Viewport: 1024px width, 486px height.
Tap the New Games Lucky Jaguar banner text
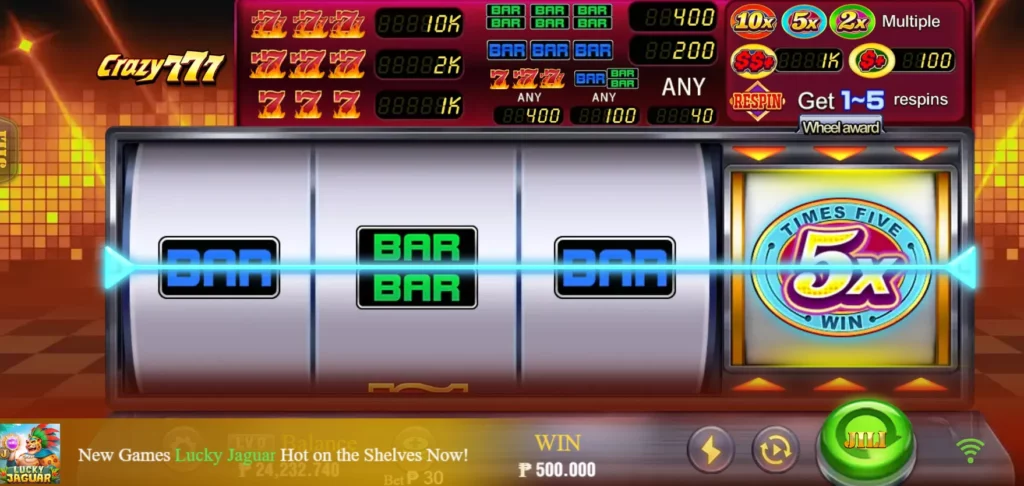[273, 455]
